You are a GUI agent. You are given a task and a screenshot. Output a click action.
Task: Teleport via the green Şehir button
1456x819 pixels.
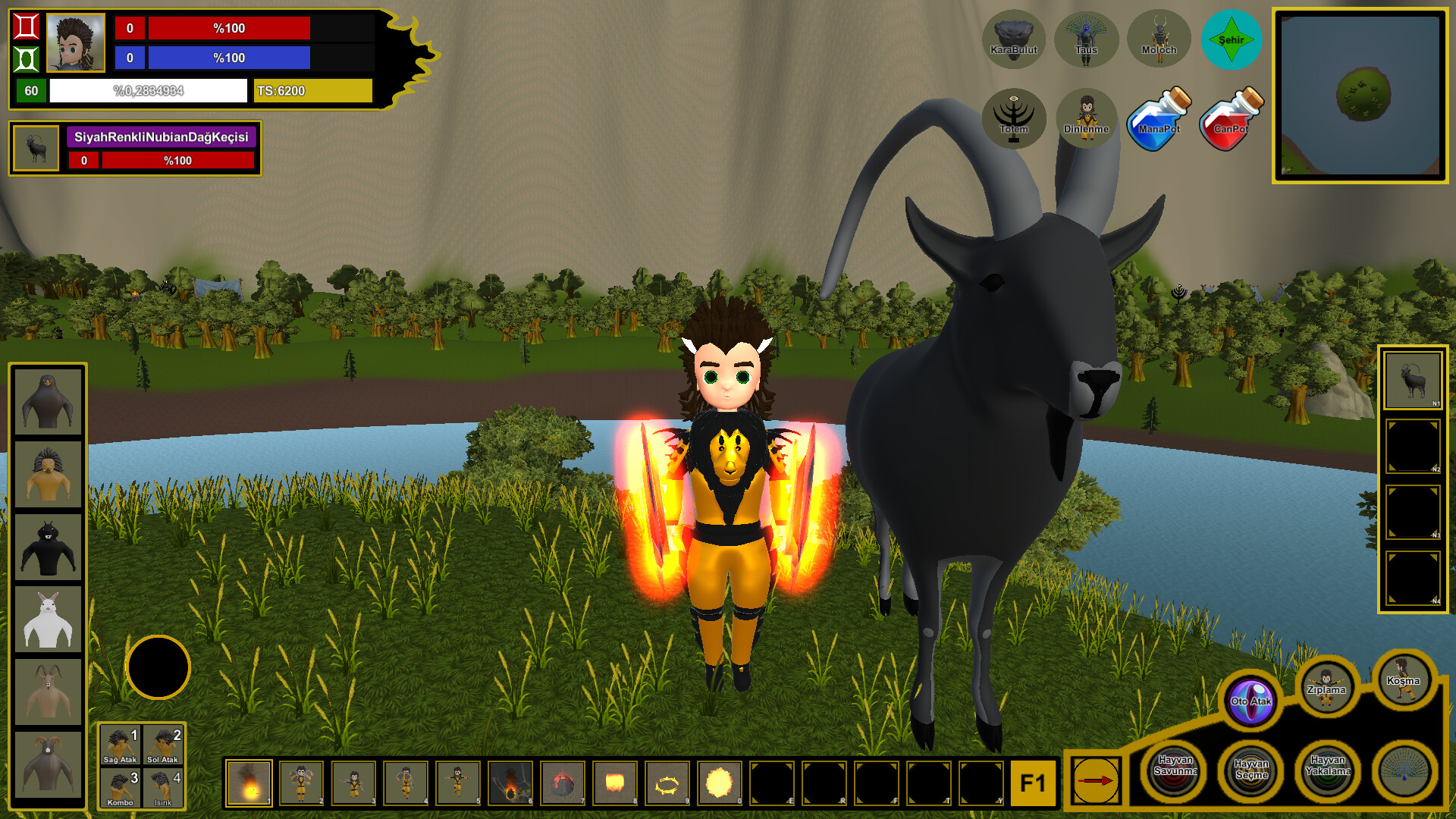coord(1231,39)
